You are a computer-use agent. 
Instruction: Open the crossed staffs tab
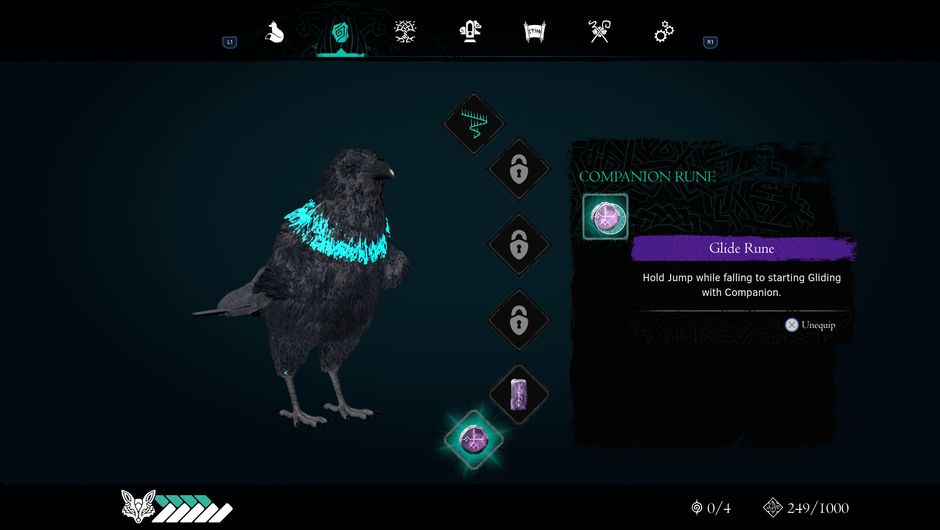coord(599,32)
